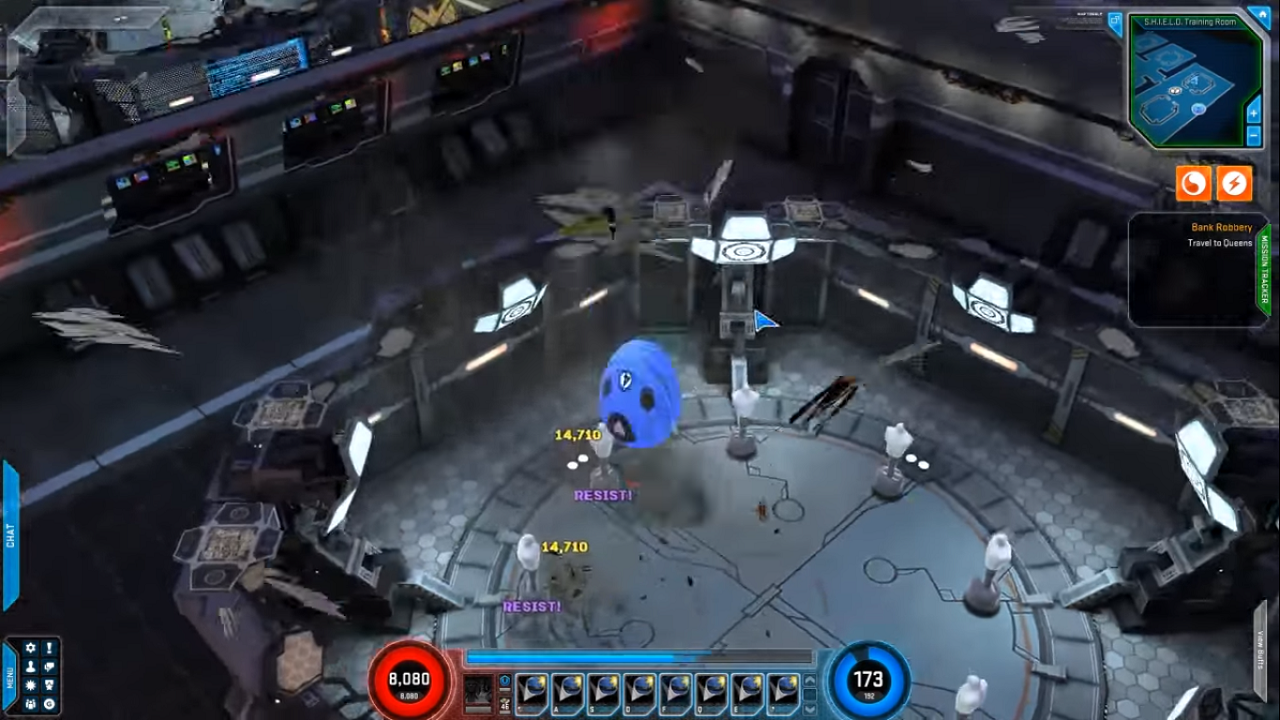This screenshot has height=720, width=1280.
Task: Toggle the green Mission Tracker tab
Action: pyautogui.click(x=1264, y=270)
